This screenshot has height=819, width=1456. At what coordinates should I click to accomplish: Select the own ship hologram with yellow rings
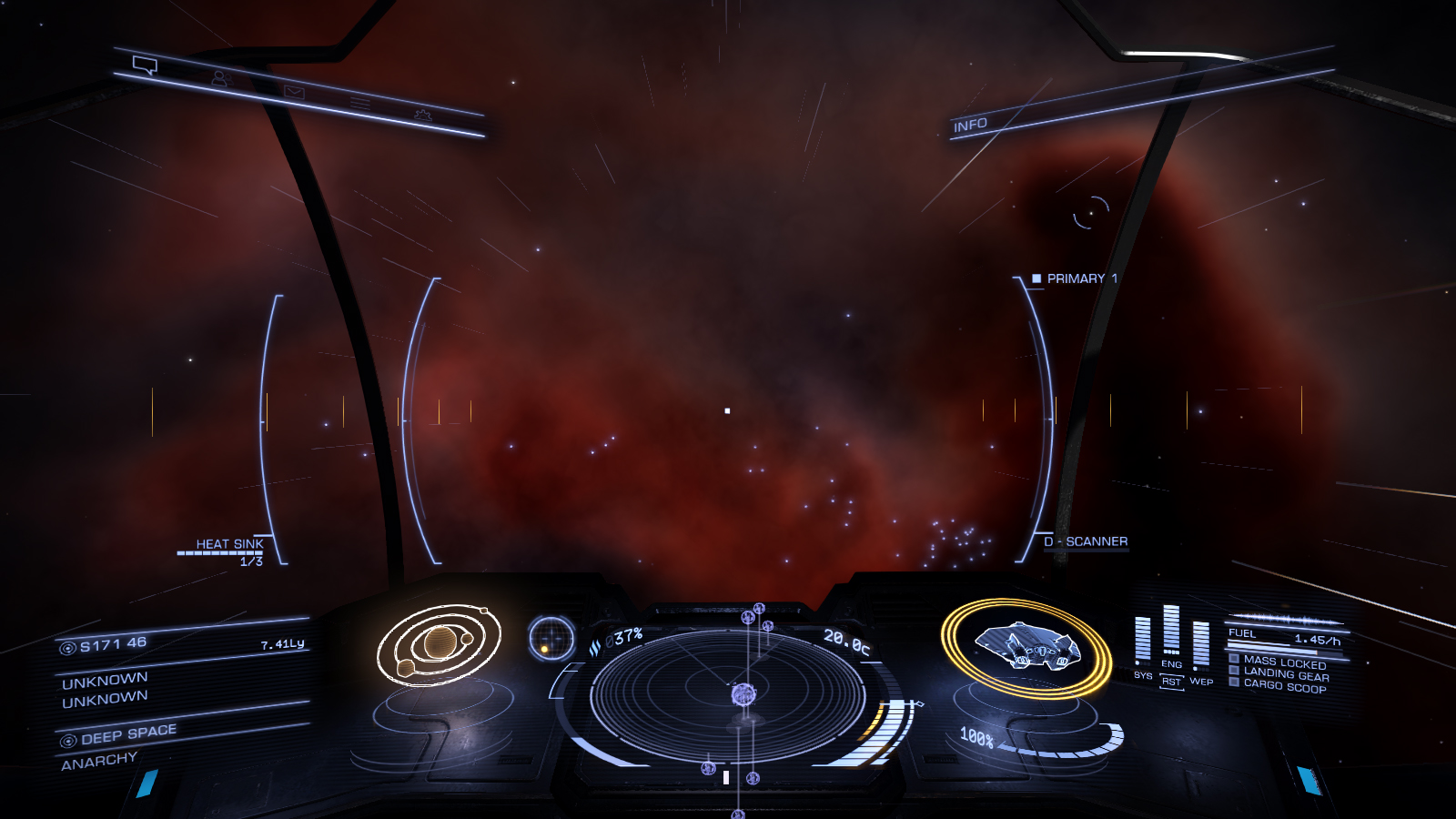click(1026, 646)
